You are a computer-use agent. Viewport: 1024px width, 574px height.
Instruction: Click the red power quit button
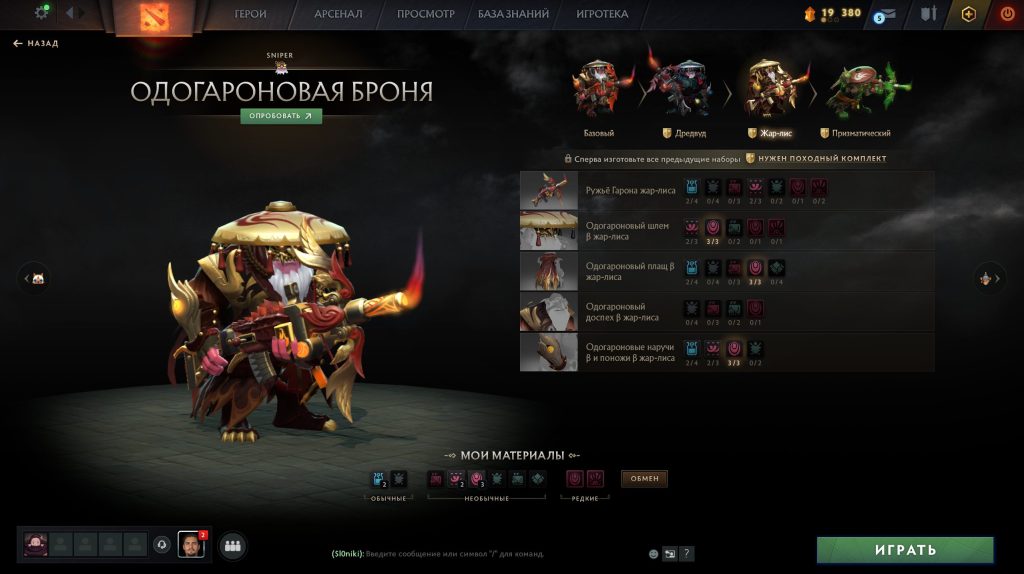[1006, 14]
